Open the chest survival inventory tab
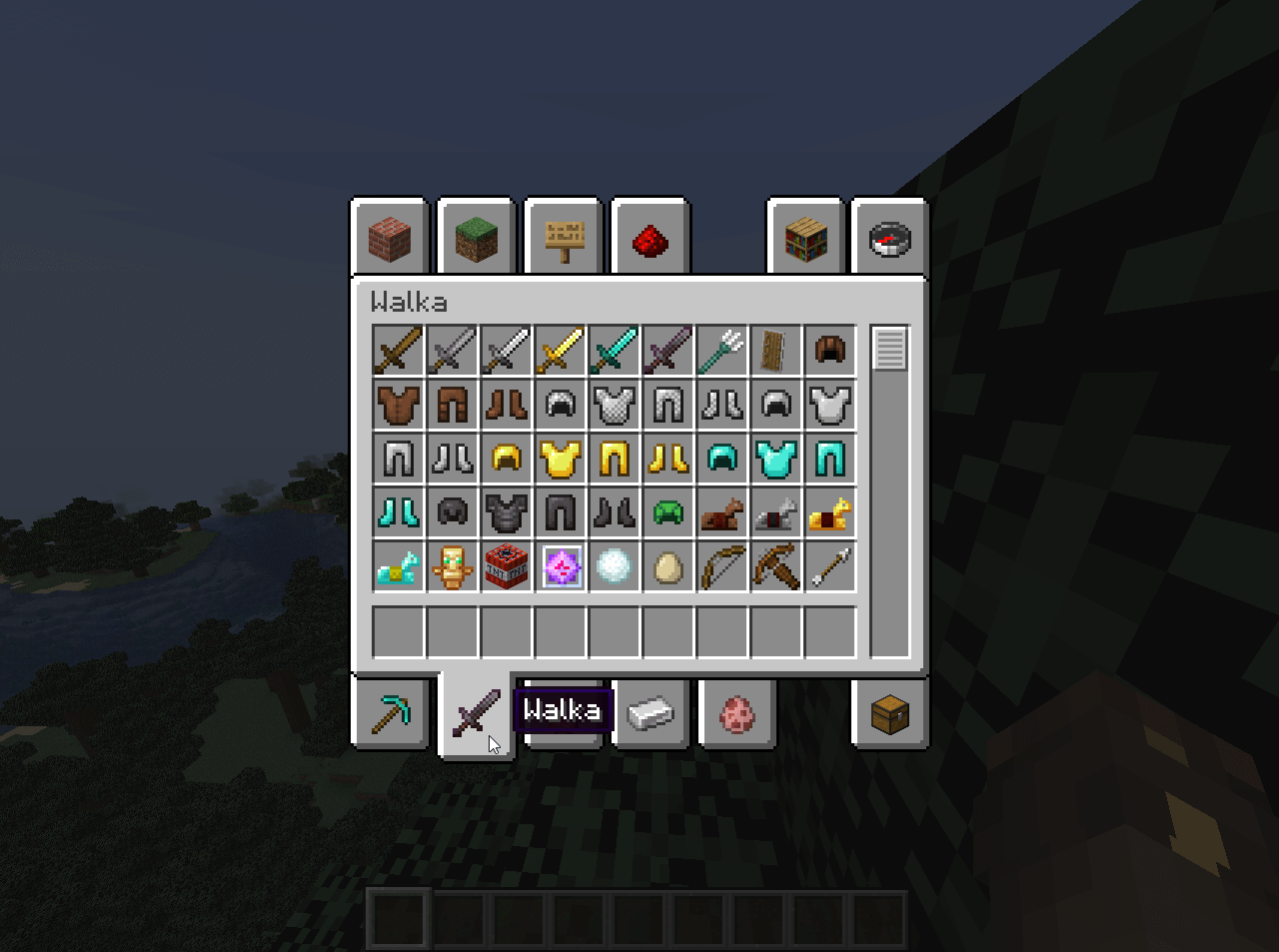1279x952 pixels. click(890, 714)
